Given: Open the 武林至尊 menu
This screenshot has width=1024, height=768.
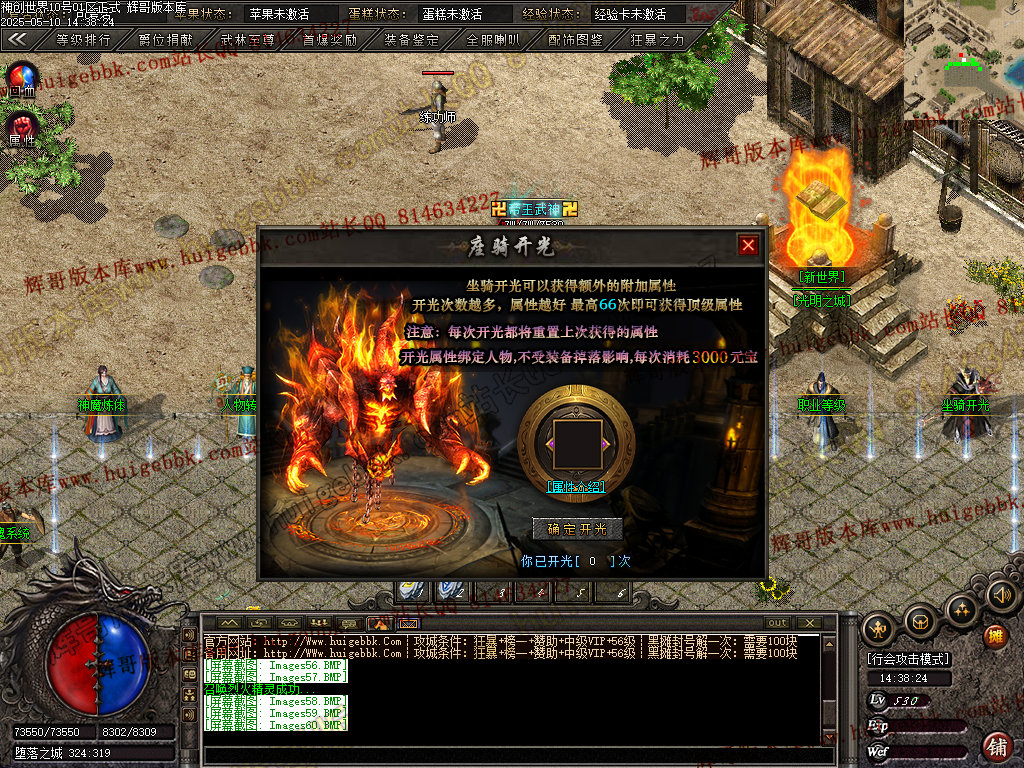Looking at the screenshot, I should pyautogui.click(x=248, y=40).
